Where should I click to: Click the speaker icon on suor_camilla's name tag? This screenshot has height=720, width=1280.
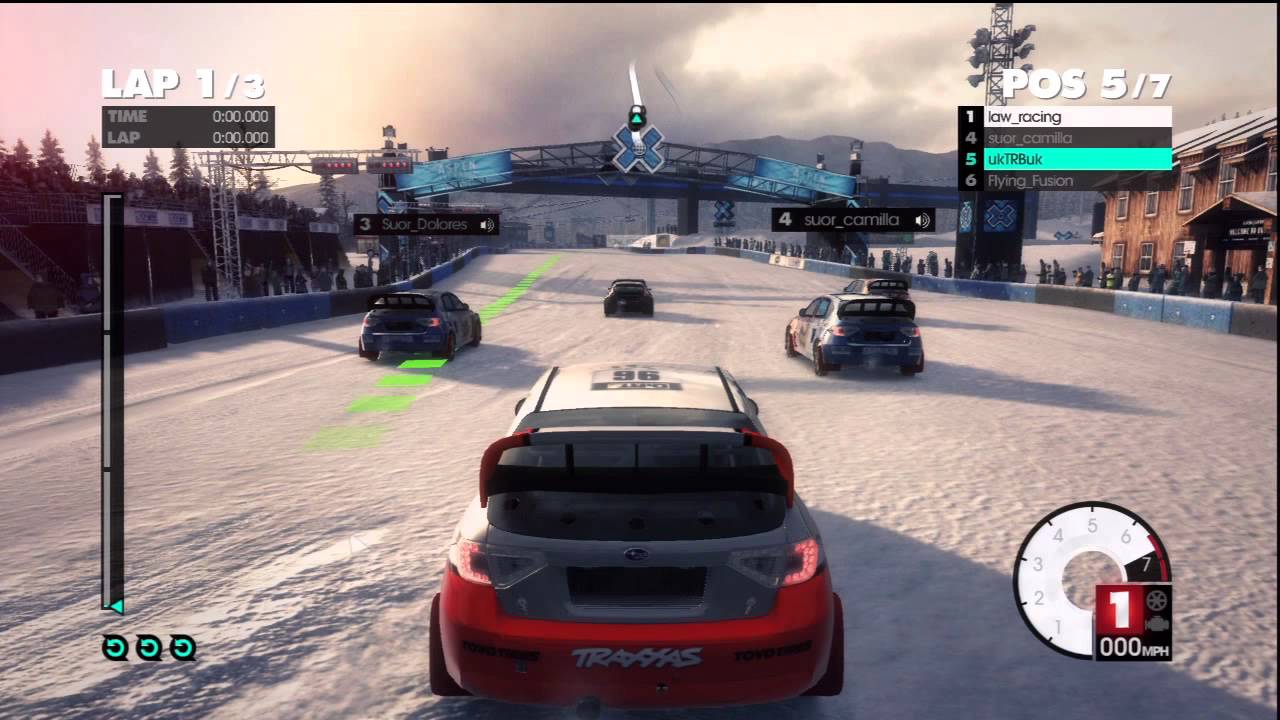(922, 219)
